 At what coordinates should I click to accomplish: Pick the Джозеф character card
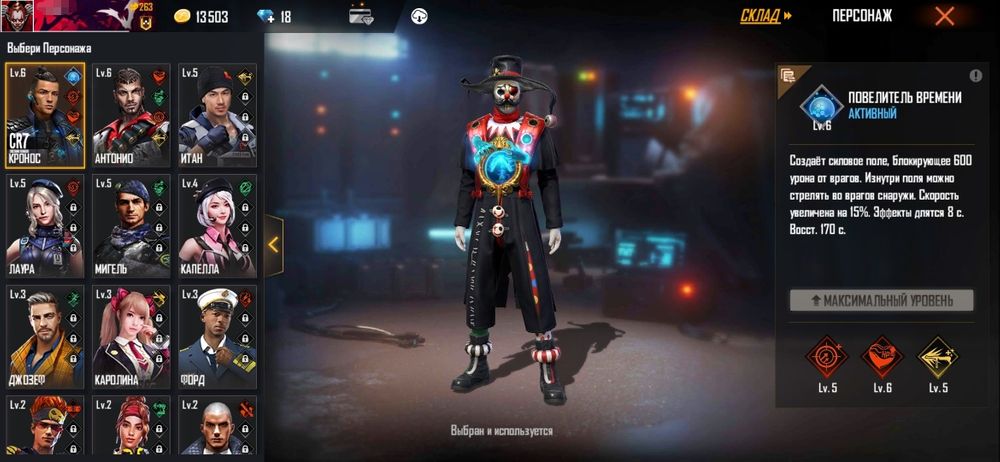click(x=45, y=335)
